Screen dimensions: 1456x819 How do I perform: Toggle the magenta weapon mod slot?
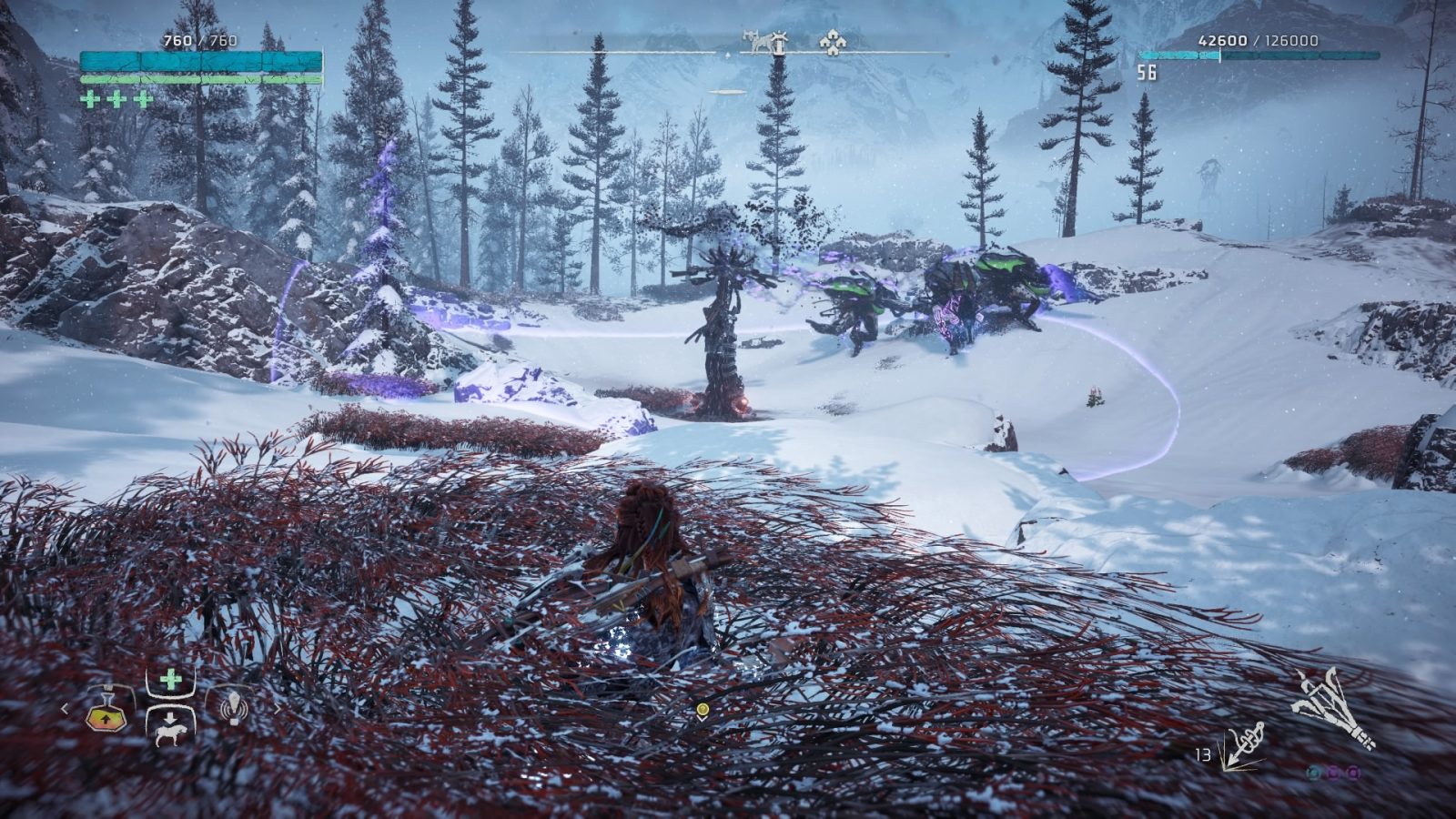pos(1352,773)
